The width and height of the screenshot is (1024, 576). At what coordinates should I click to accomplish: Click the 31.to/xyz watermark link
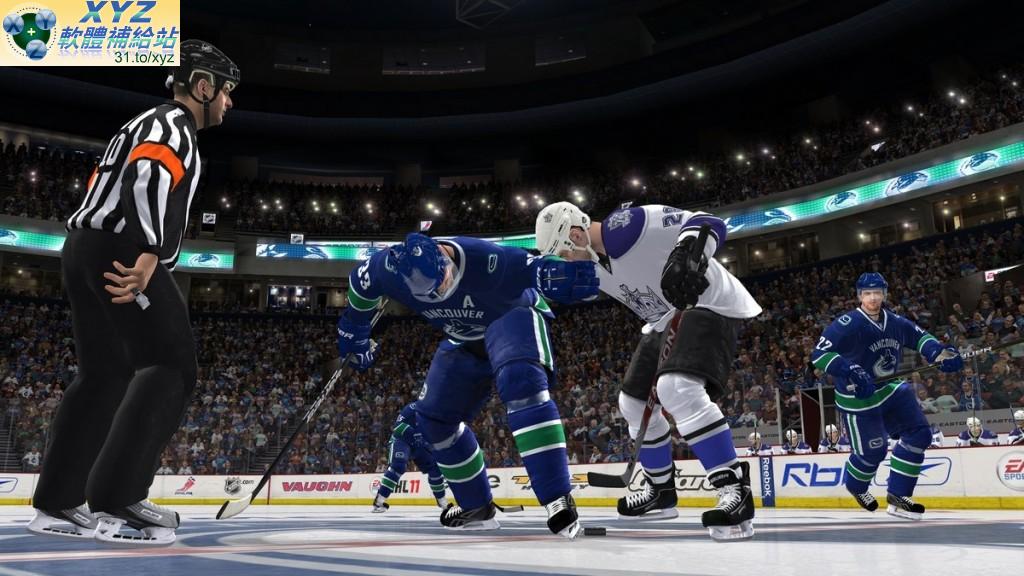click(144, 57)
